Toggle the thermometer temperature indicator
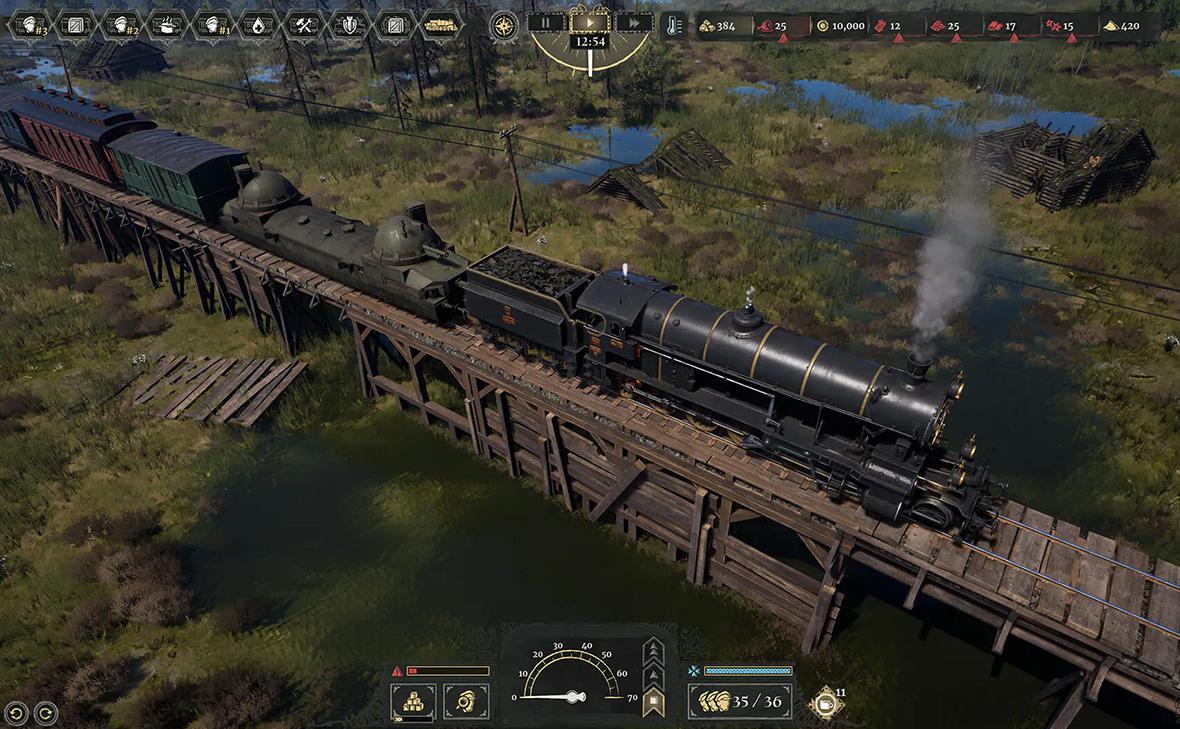The image size is (1180, 729). pos(675,25)
